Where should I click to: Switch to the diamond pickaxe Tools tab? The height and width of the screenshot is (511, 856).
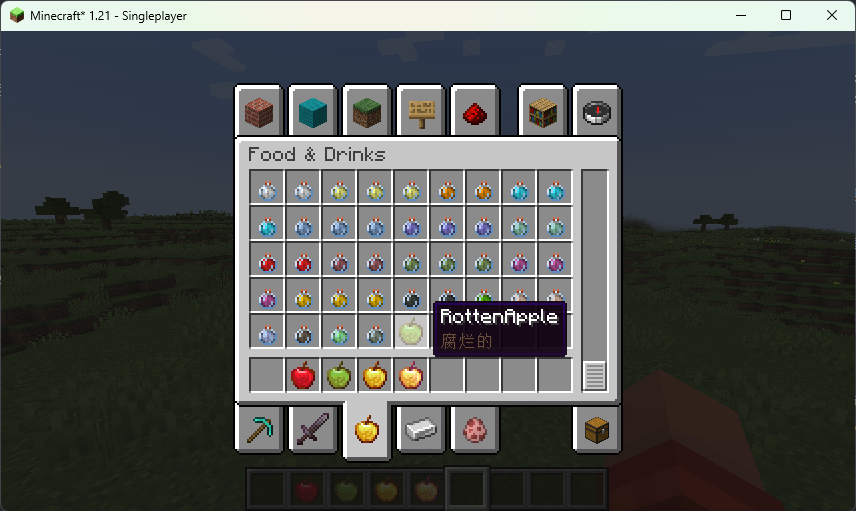coord(259,430)
